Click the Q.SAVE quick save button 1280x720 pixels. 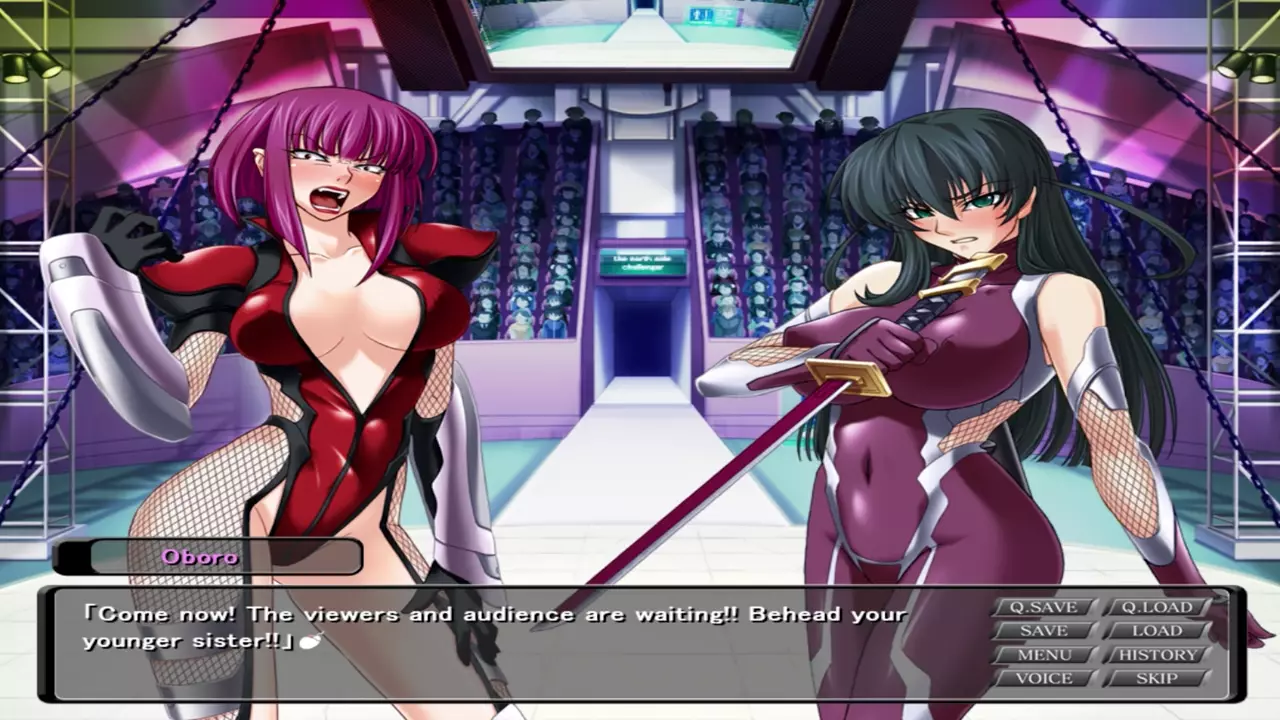pos(1044,607)
